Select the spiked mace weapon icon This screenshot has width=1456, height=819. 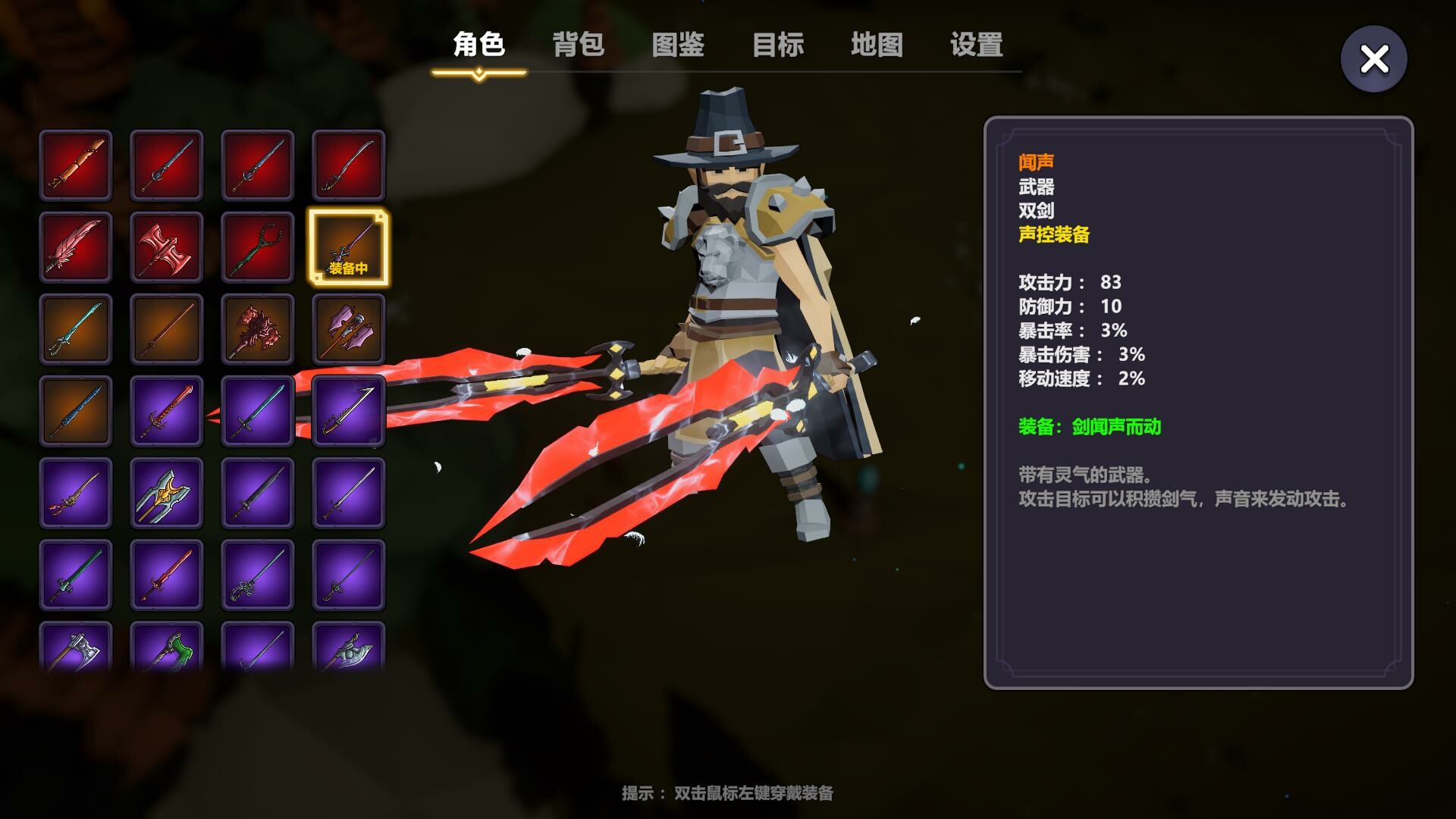(x=258, y=330)
